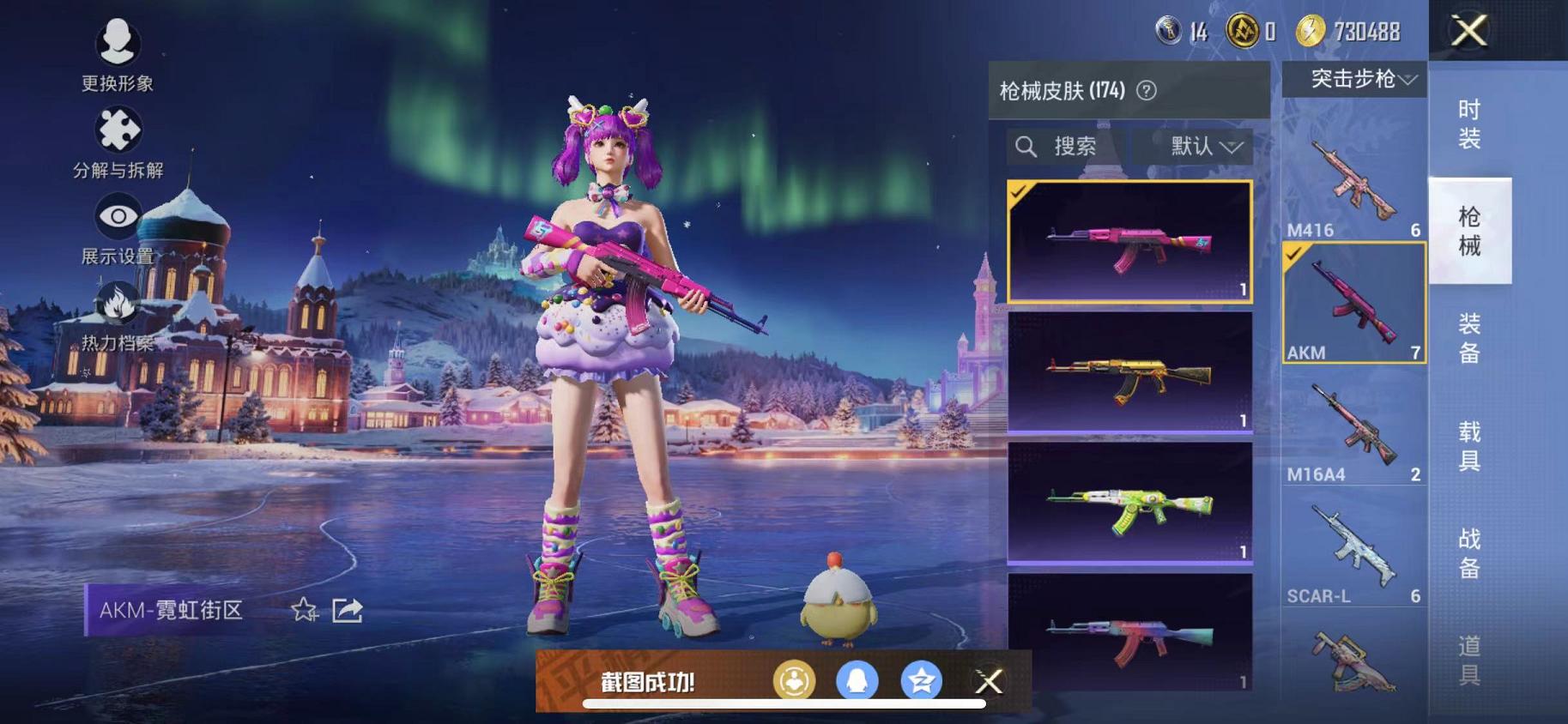Dismiss the 截图成功 bar via its X

(x=989, y=681)
